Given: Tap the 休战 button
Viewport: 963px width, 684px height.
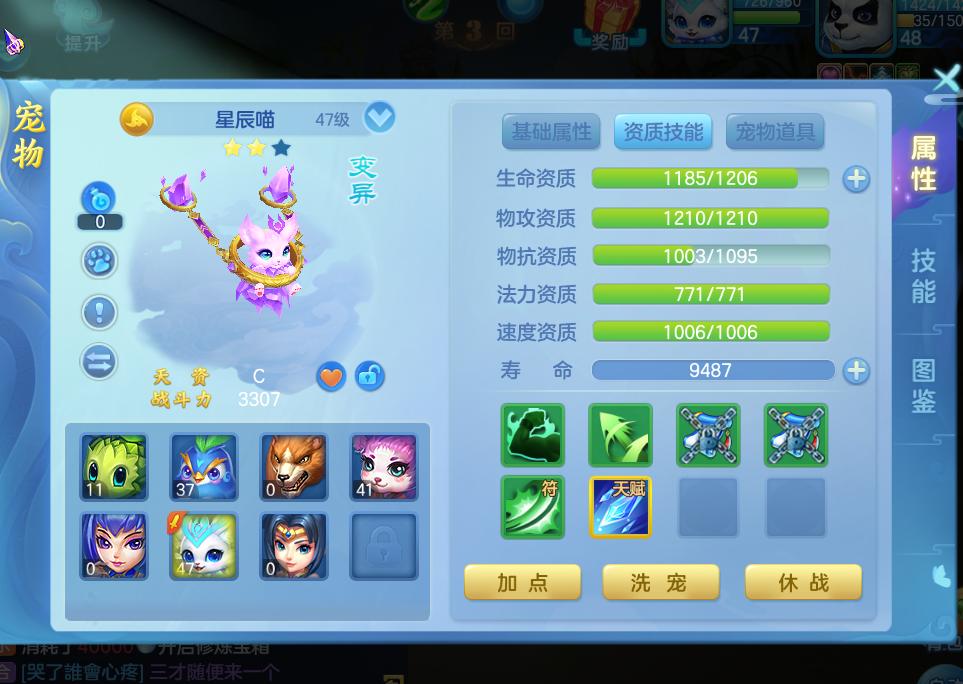Looking at the screenshot, I should pyautogui.click(x=803, y=582).
